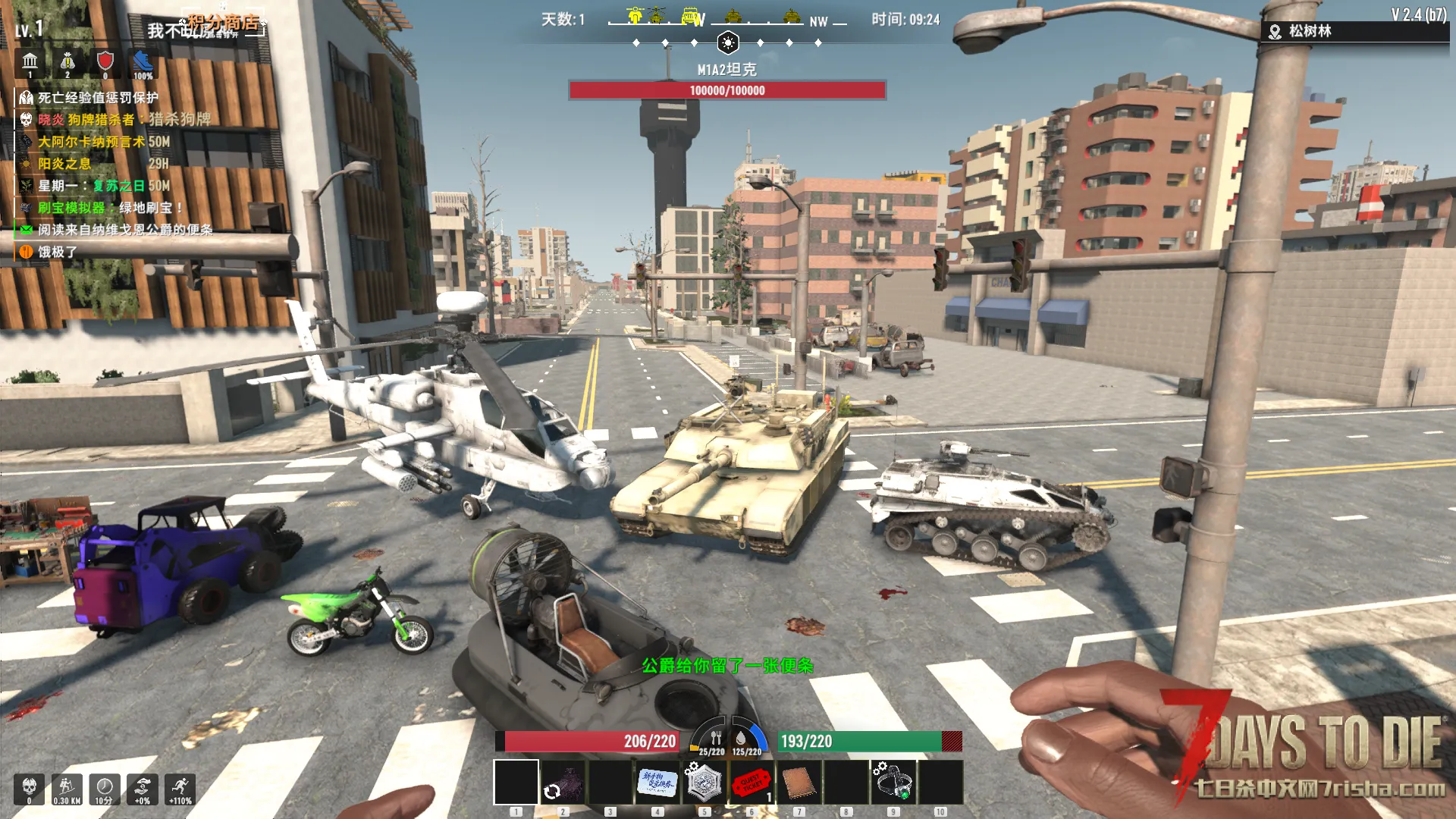Click the money bag alert icon
This screenshot has height=819, width=1456.
[67, 62]
